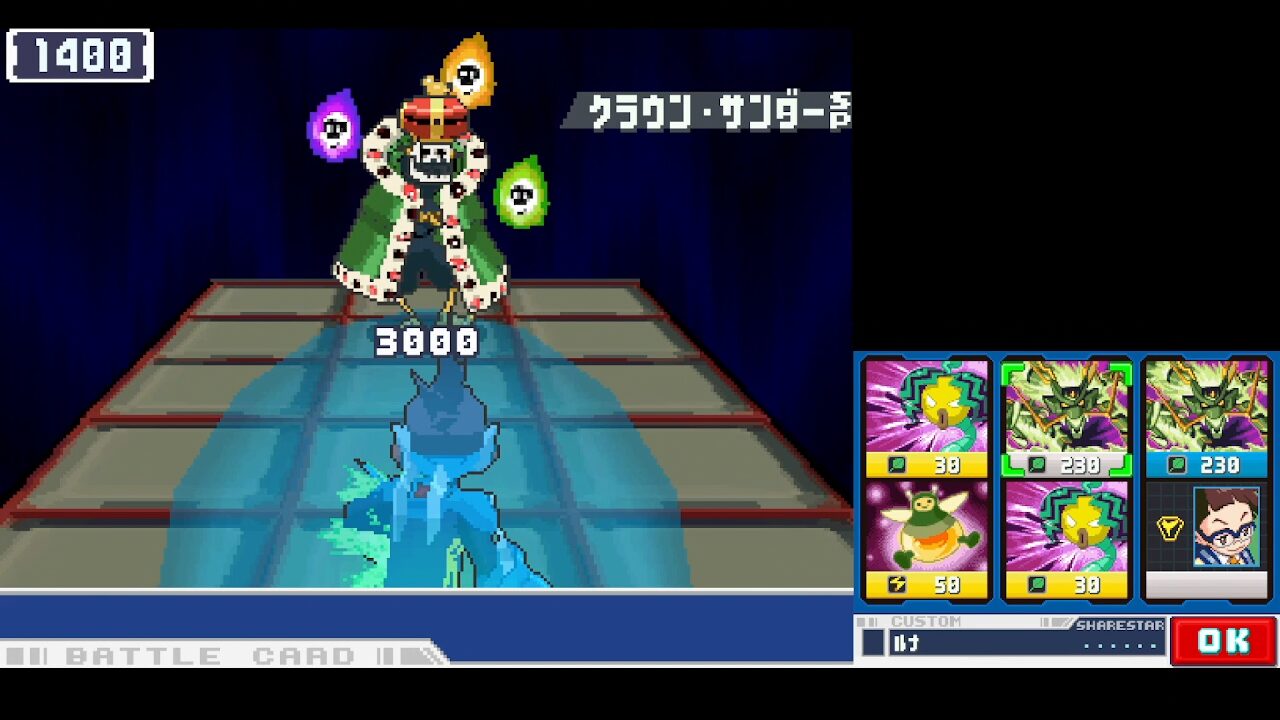The height and width of the screenshot is (720, 1280).
Task: Confirm card selection with the OK button
Action: 1223,641
